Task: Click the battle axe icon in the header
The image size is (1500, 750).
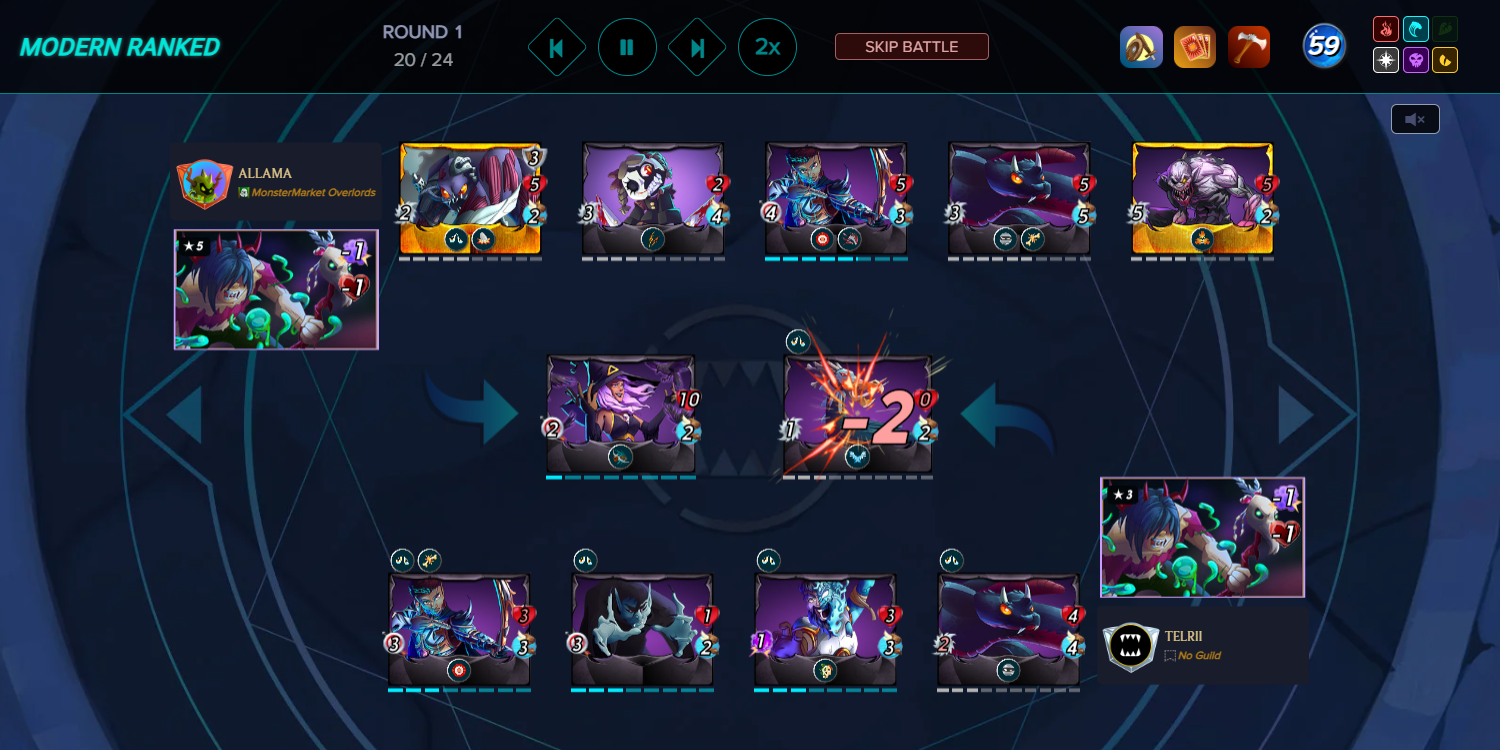Action: point(1249,46)
